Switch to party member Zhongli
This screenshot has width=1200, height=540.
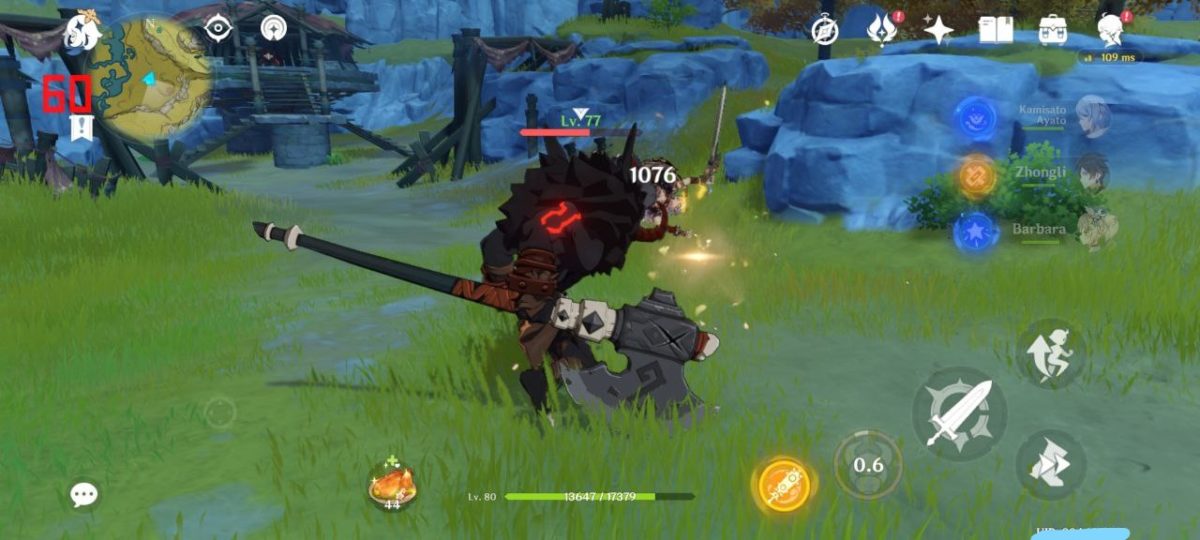(x=1092, y=172)
